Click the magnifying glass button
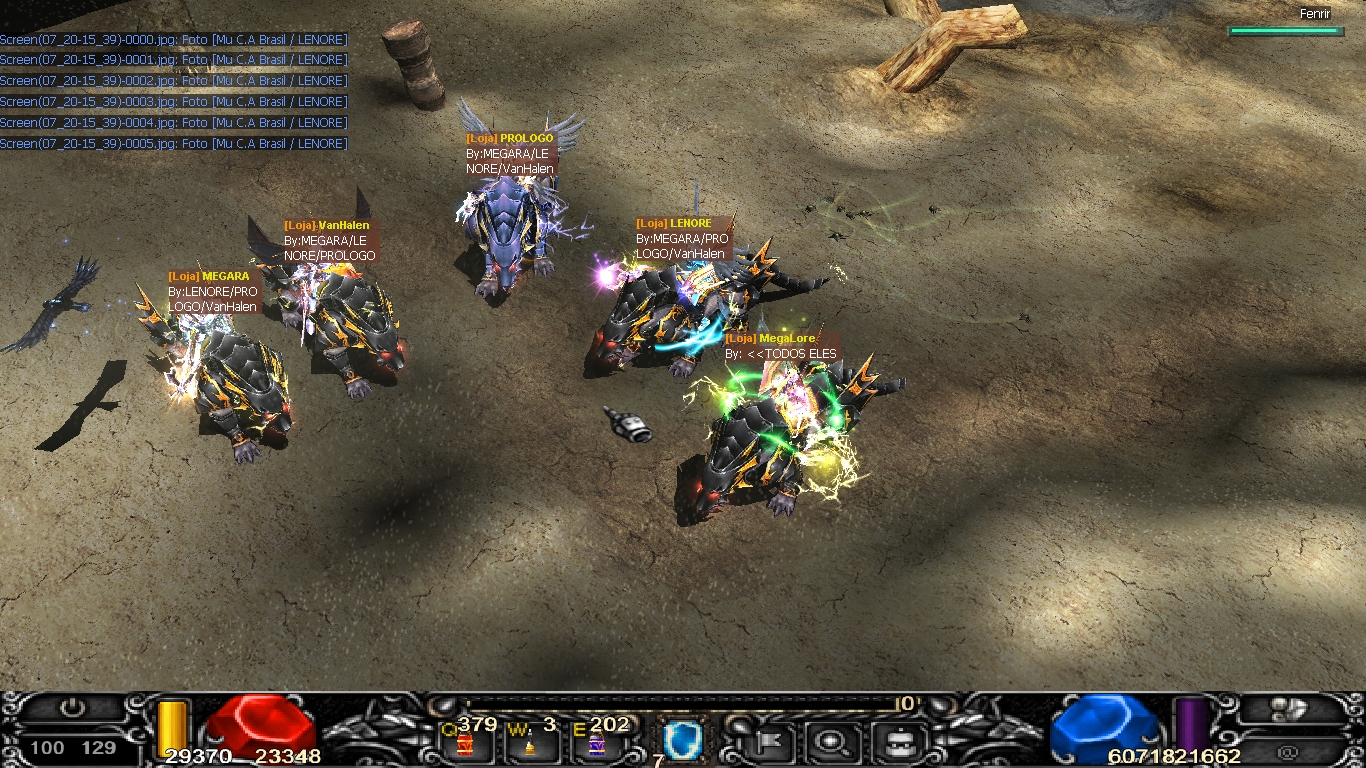Image resolution: width=1366 pixels, height=768 pixels. tap(829, 742)
